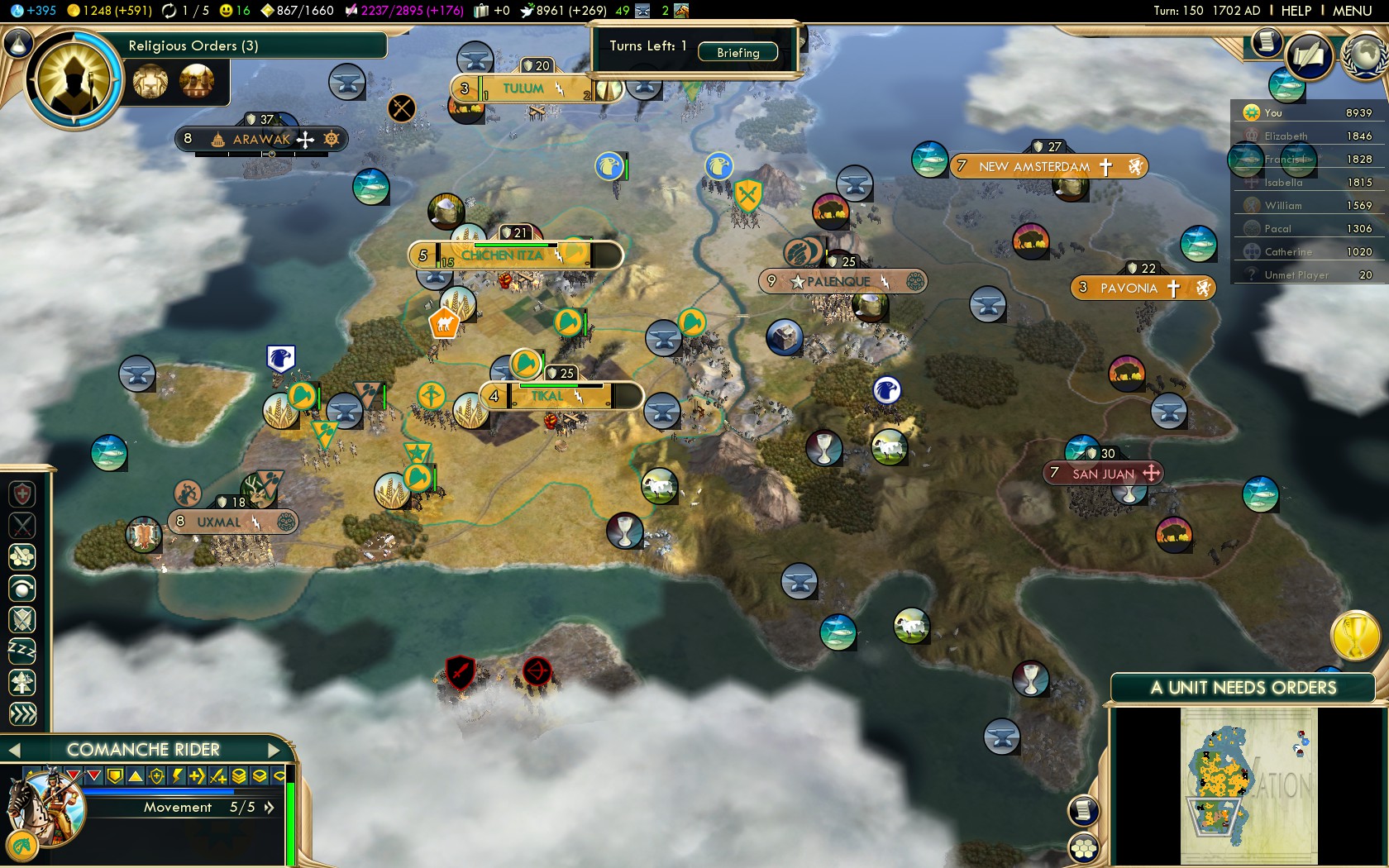Choose the unit upgrade arrow action
The width and height of the screenshot is (1389, 868).
pyautogui.click(x=22, y=683)
